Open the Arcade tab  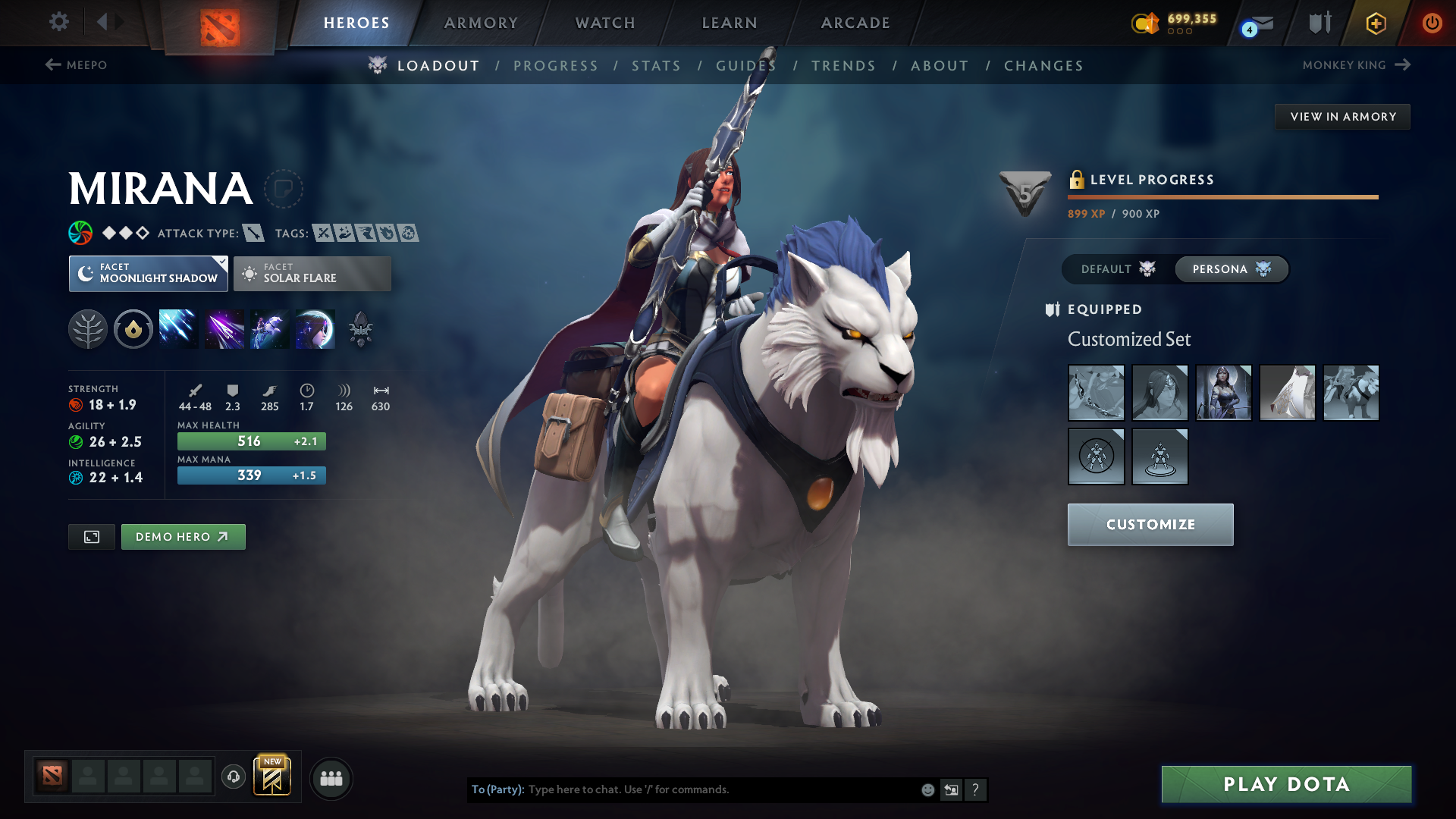click(855, 23)
